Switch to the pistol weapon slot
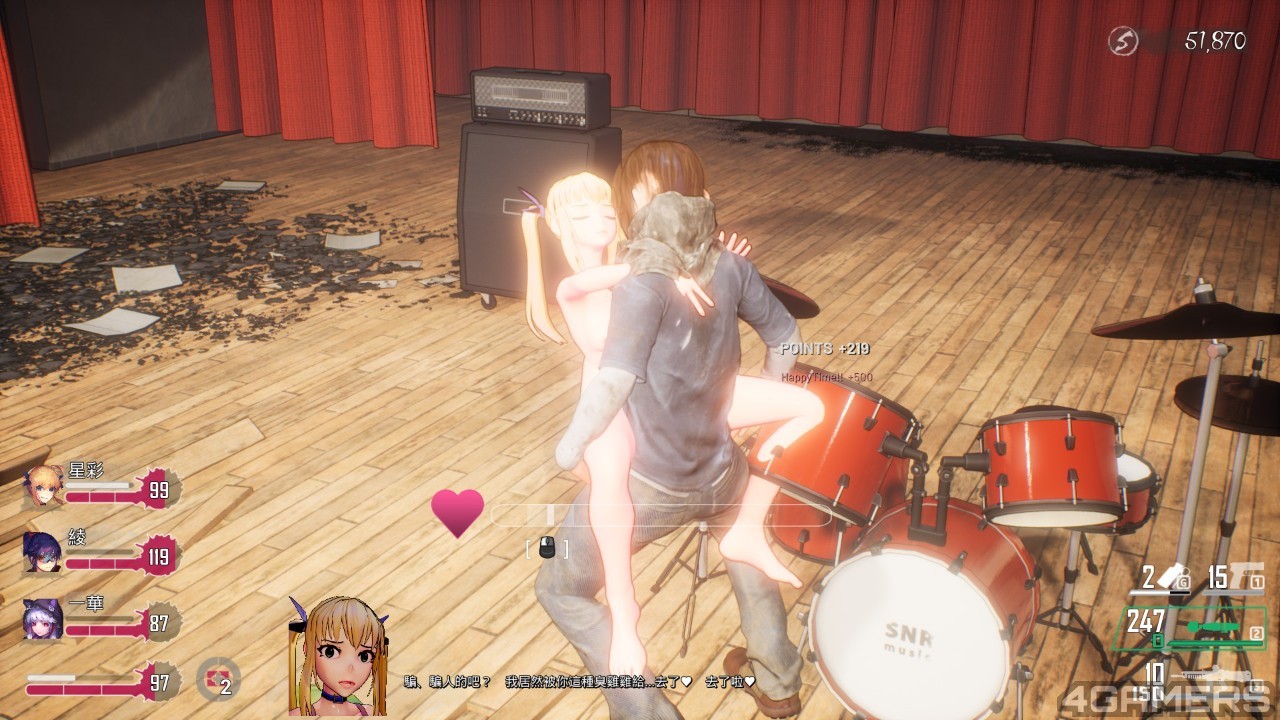 pyautogui.click(x=1236, y=576)
